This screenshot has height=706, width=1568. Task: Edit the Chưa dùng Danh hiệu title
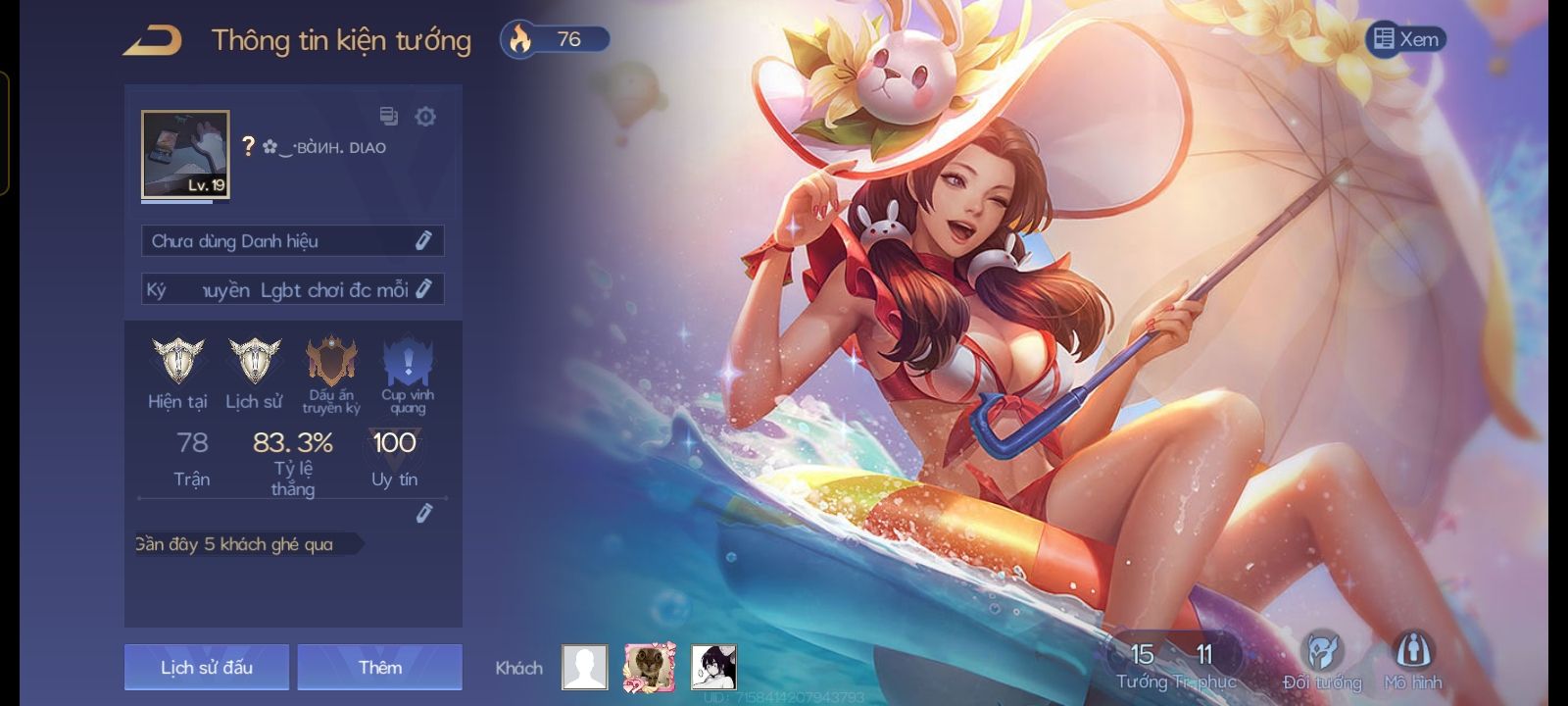pyautogui.click(x=423, y=240)
